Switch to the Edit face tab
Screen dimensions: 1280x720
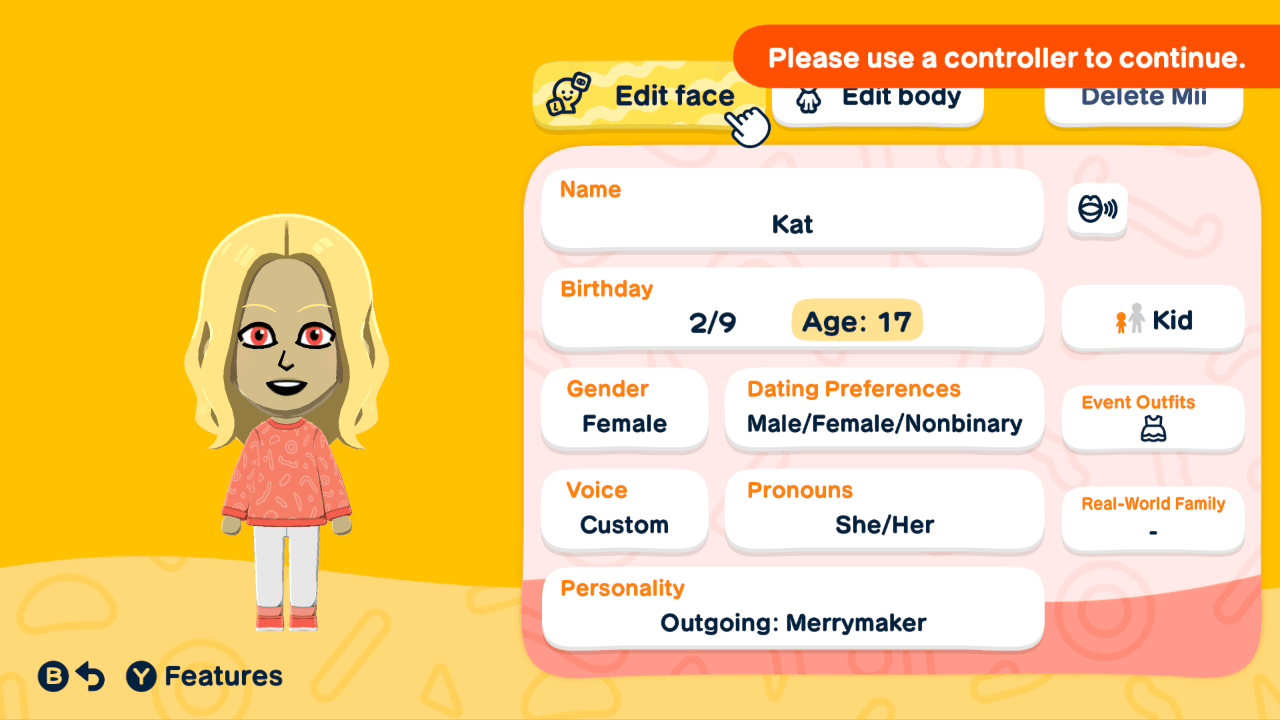click(650, 96)
